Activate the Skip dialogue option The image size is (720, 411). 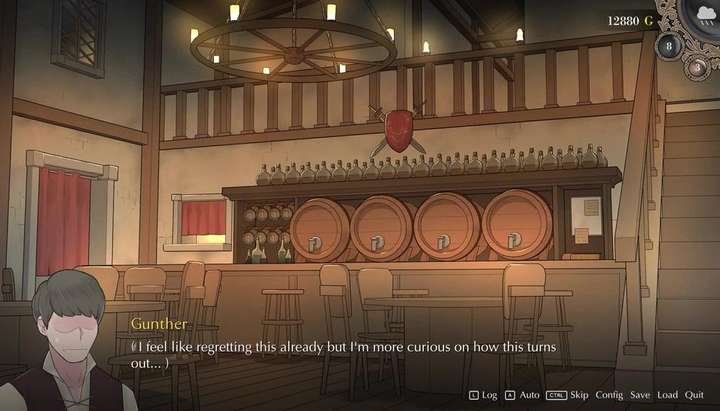click(579, 395)
